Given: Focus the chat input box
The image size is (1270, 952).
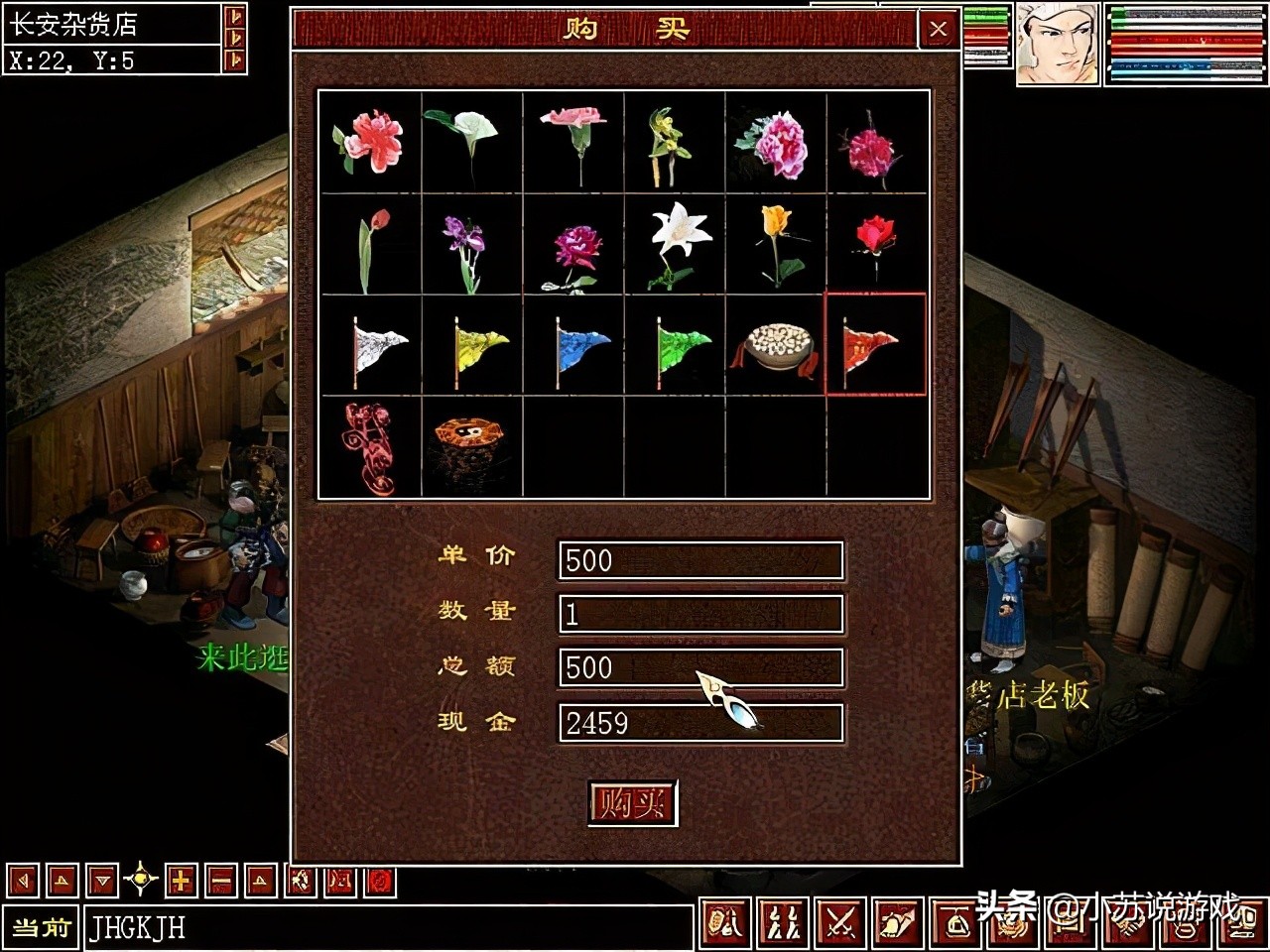Looking at the screenshot, I should click(387, 928).
